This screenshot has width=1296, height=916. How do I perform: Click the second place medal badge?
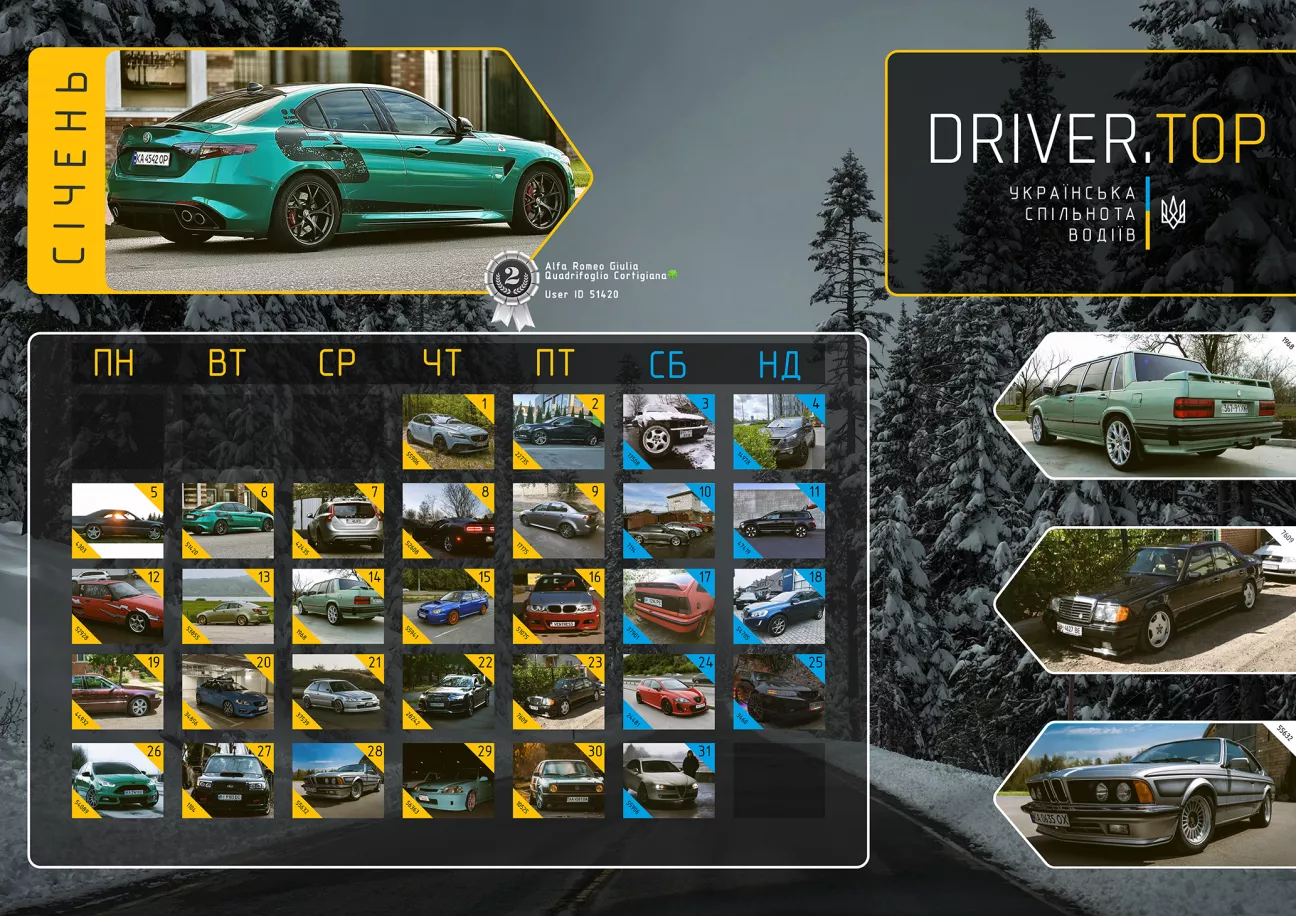pos(511,285)
